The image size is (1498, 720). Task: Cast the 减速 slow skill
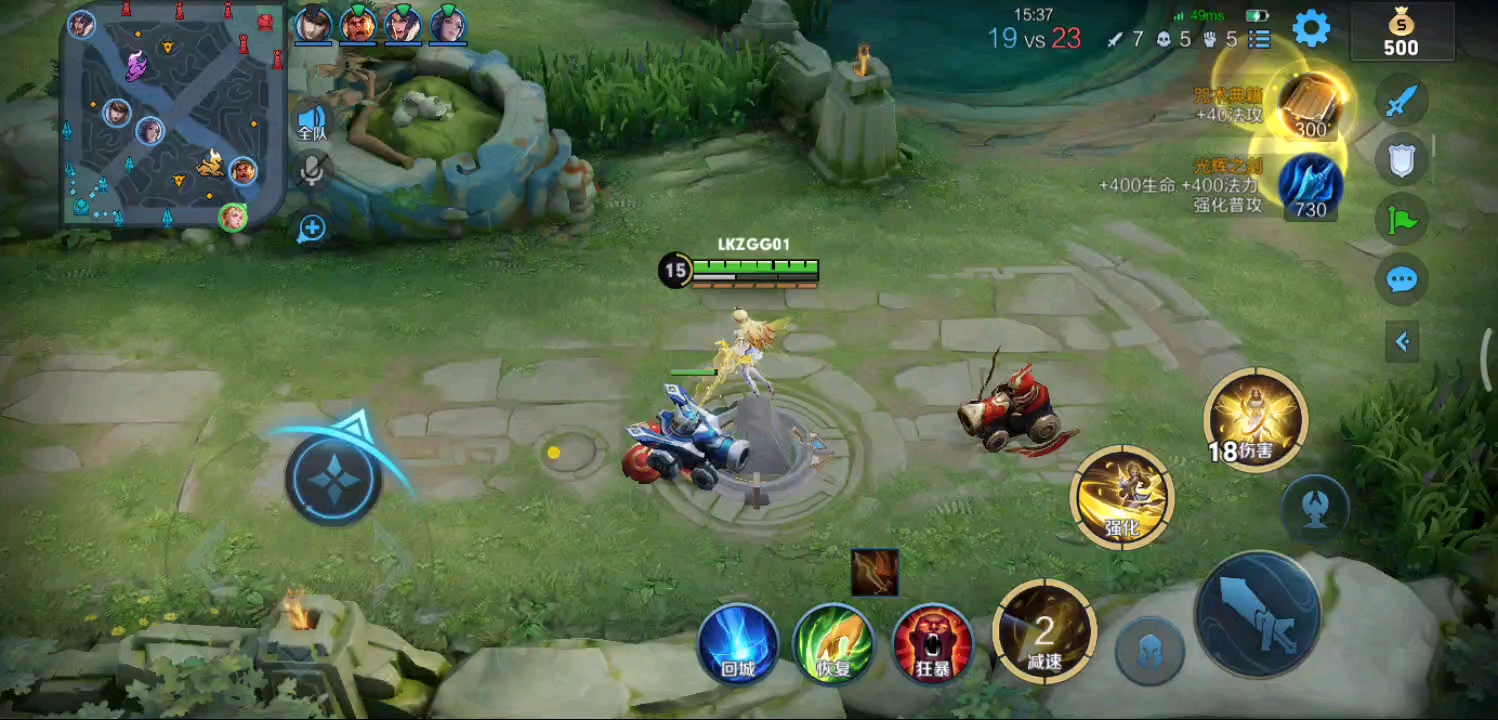(1044, 632)
